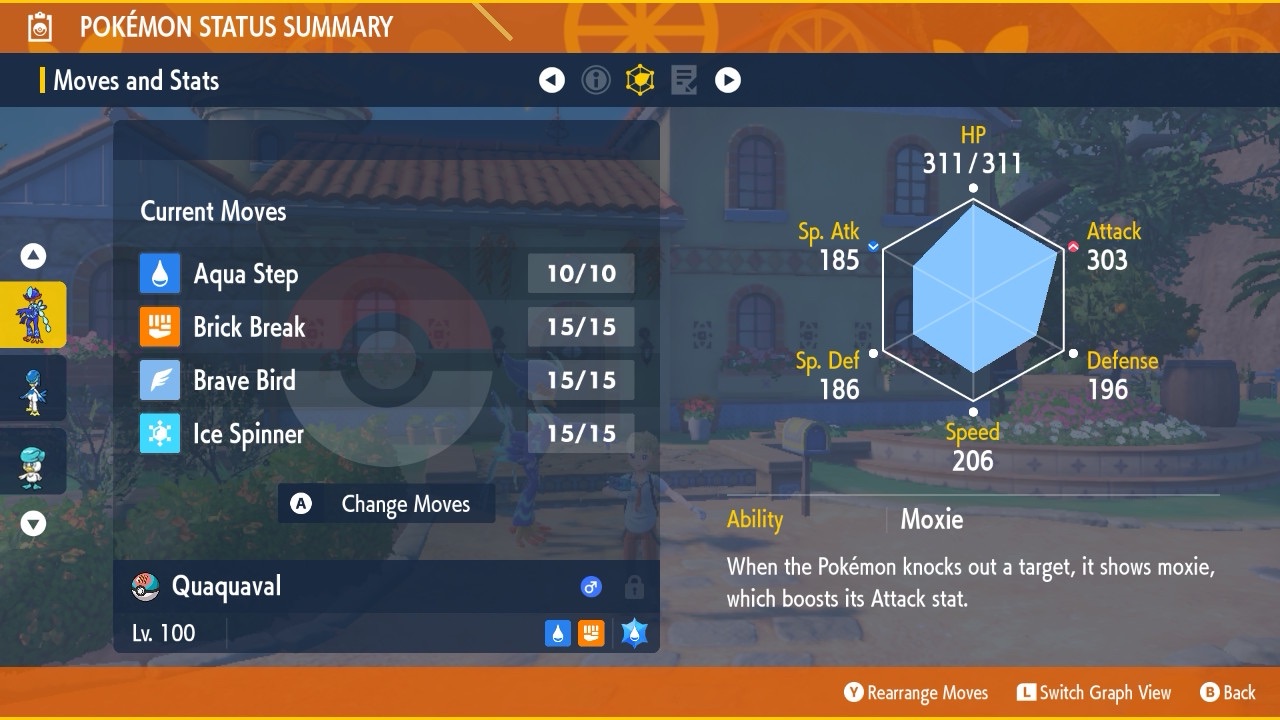Choose the Brick Break move row

coord(386,327)
